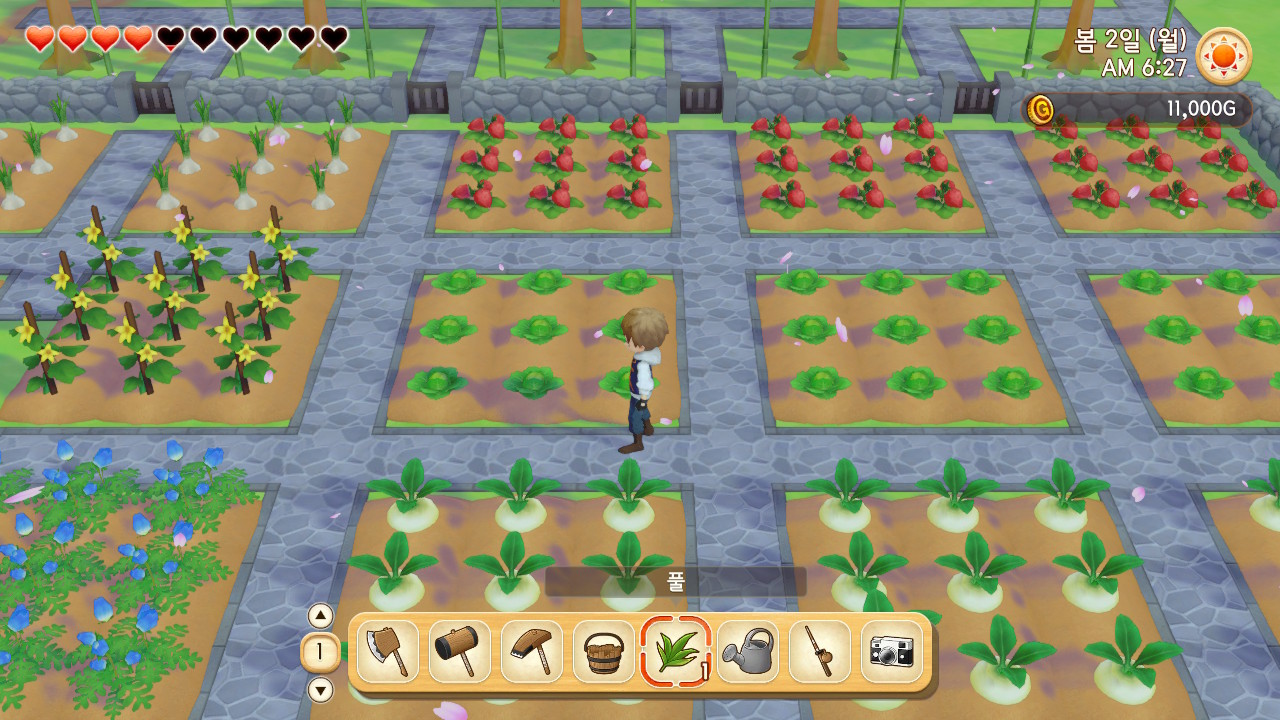Click the highlighted grass item slot

(x=676, y=652)
